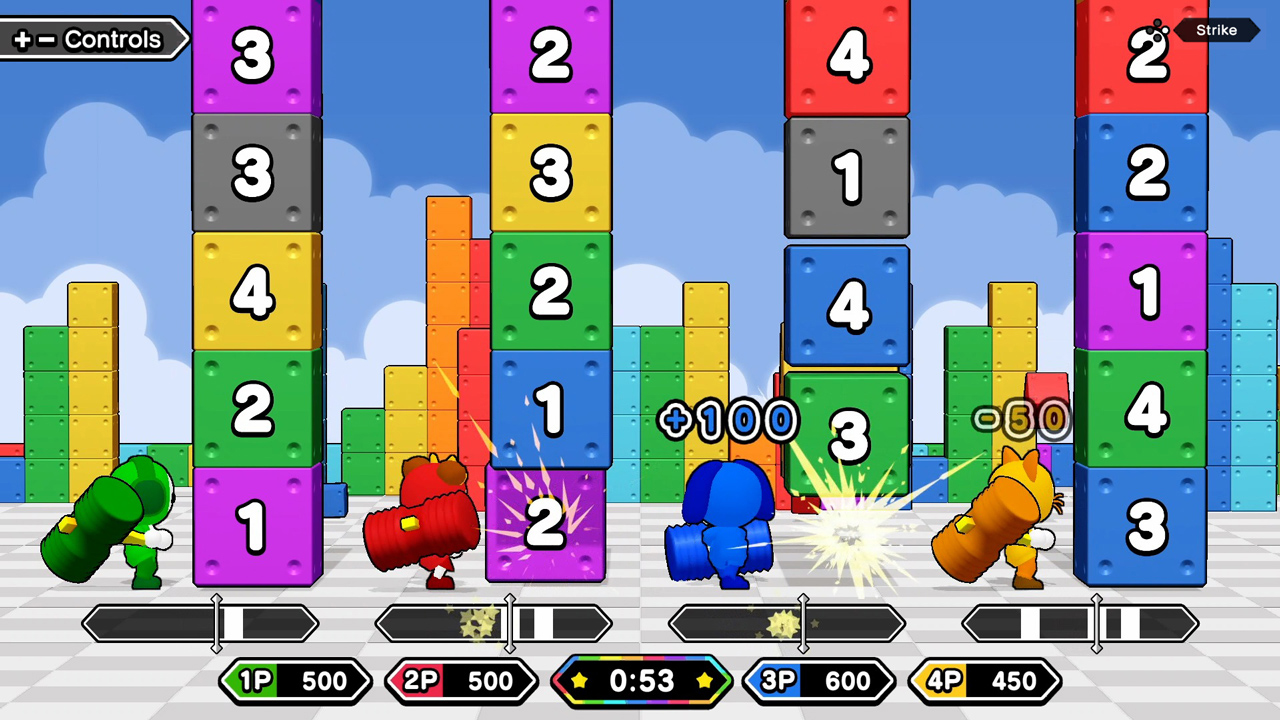The image size is (1280, 720).
Task: Click the 4P score panel
Action: coord(985,681)
